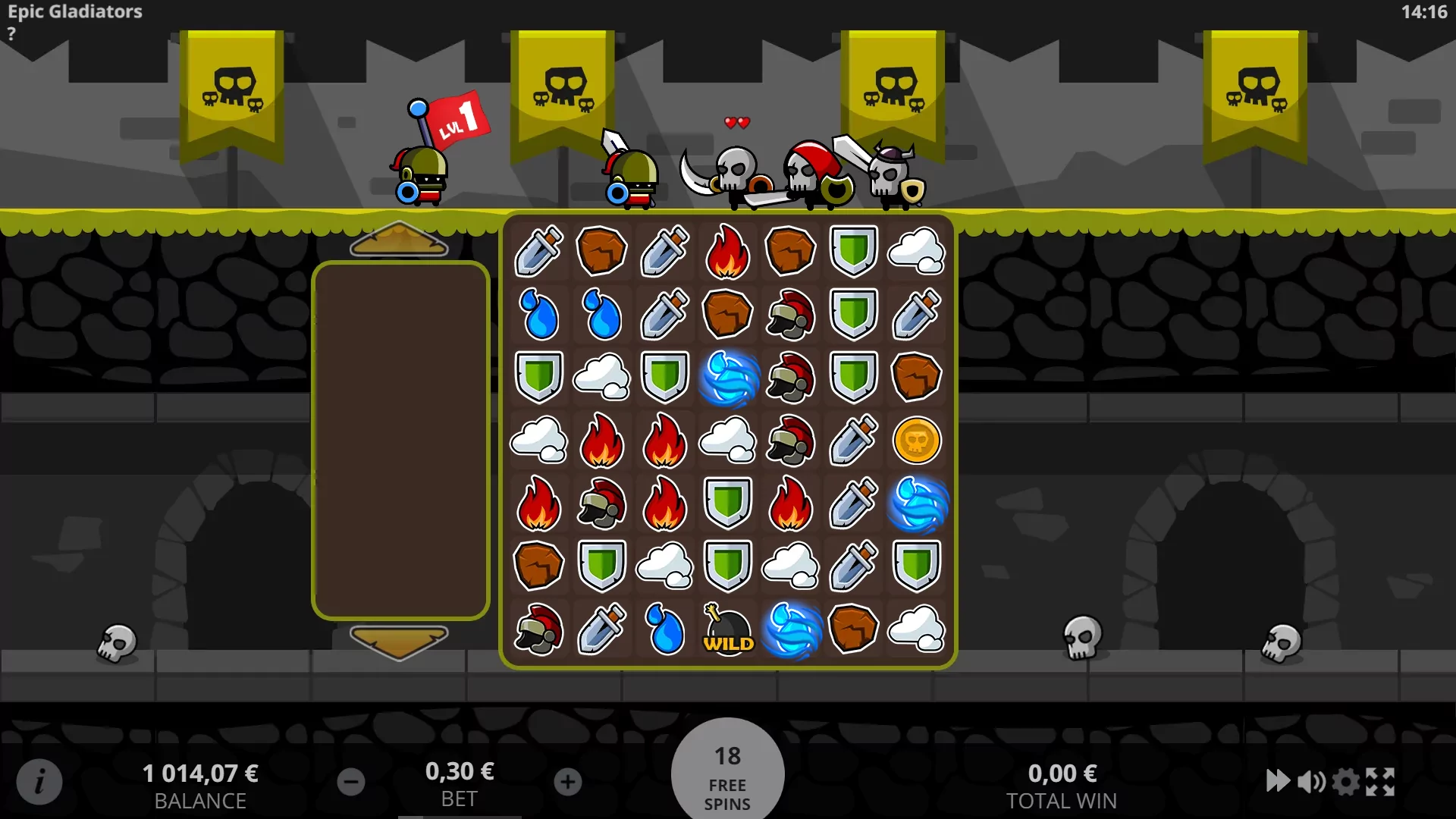
Task: Increase the bet with the plus button
Action: pos(568,782)
